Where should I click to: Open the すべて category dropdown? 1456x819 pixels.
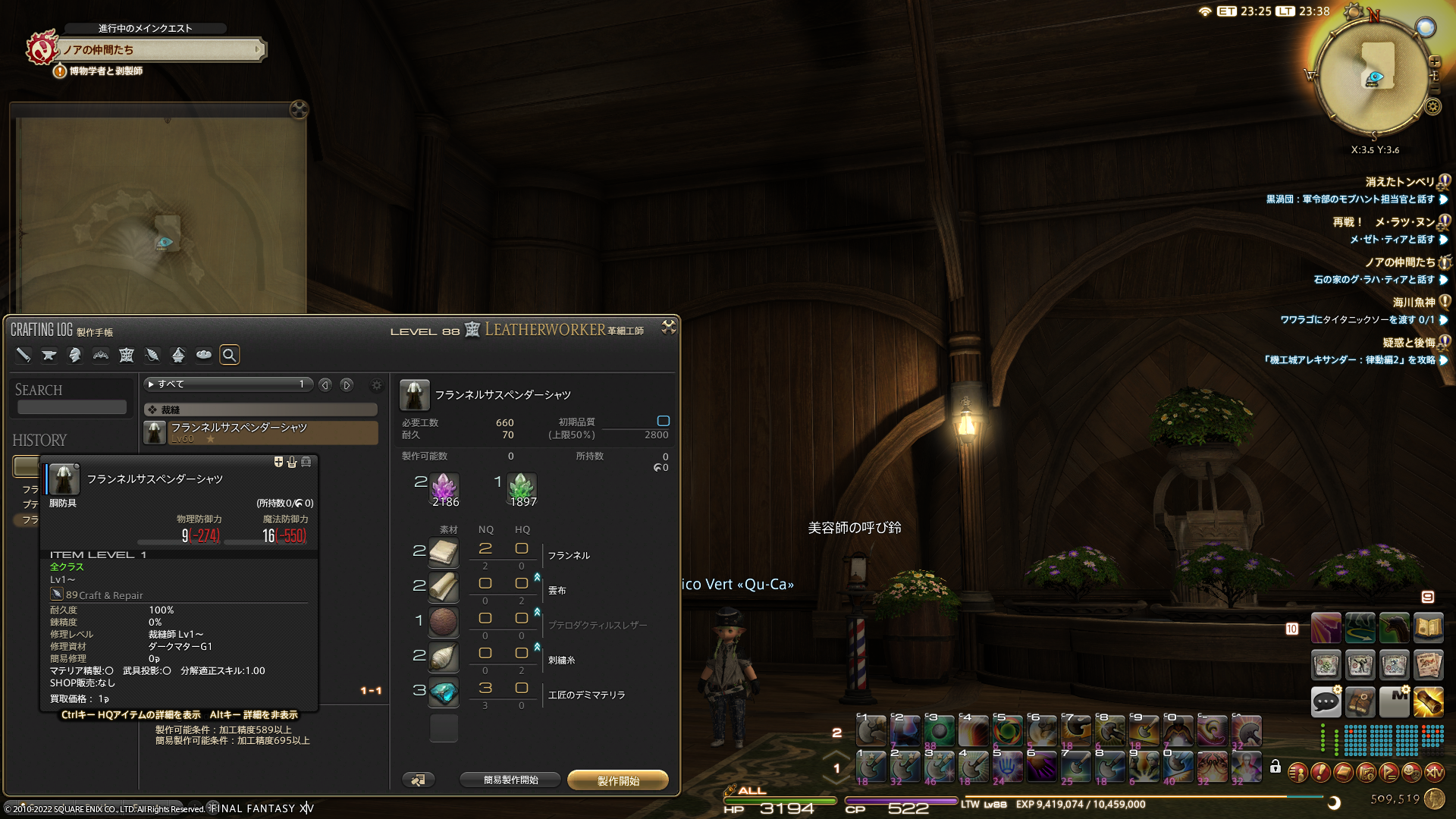coord(227,384)
